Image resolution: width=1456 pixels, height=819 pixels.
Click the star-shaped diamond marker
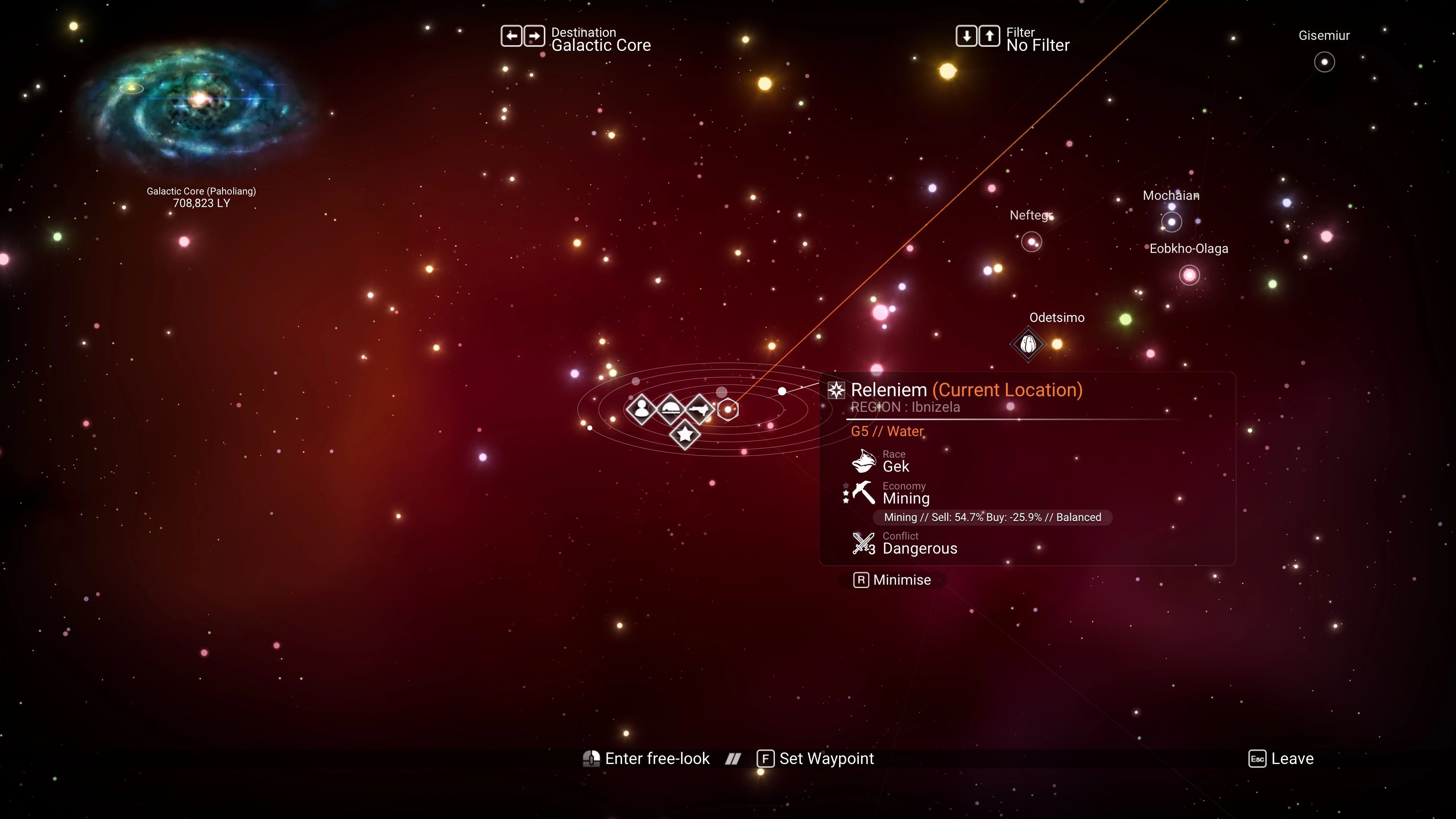pyautogui.click(x=685, y=435)
